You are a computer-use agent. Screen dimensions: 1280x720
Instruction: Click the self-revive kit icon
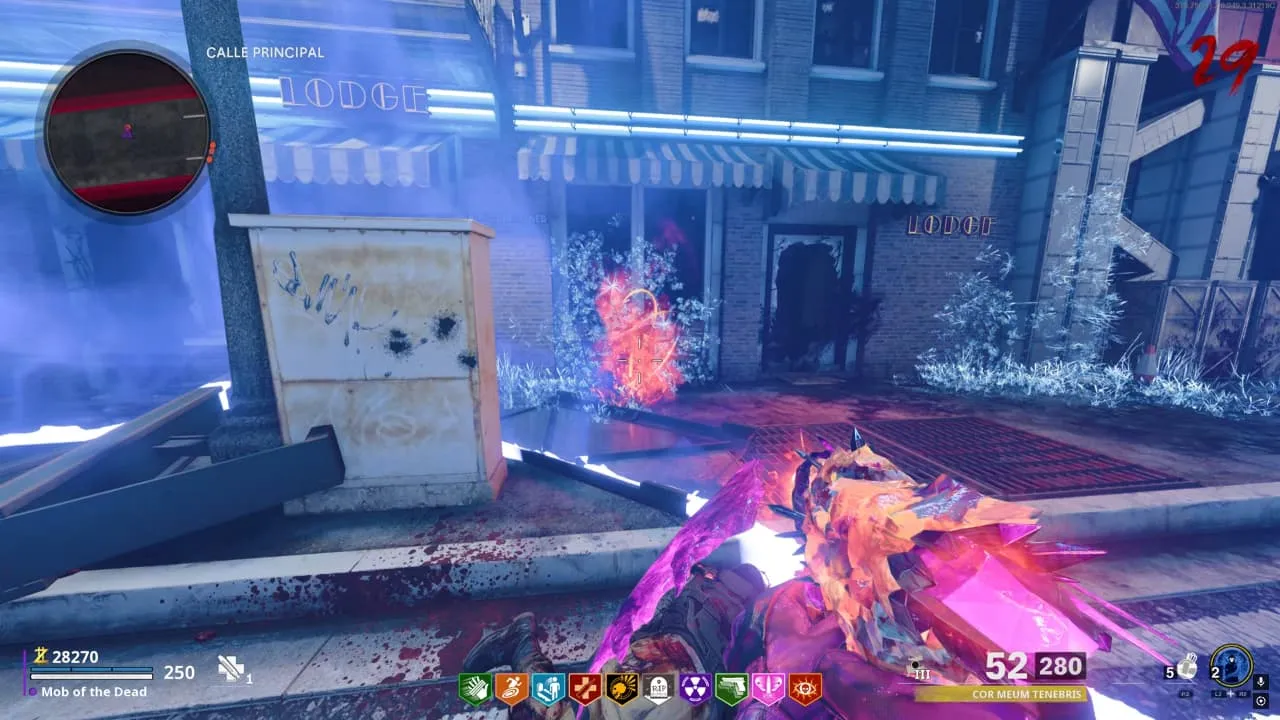coord(231,670)
